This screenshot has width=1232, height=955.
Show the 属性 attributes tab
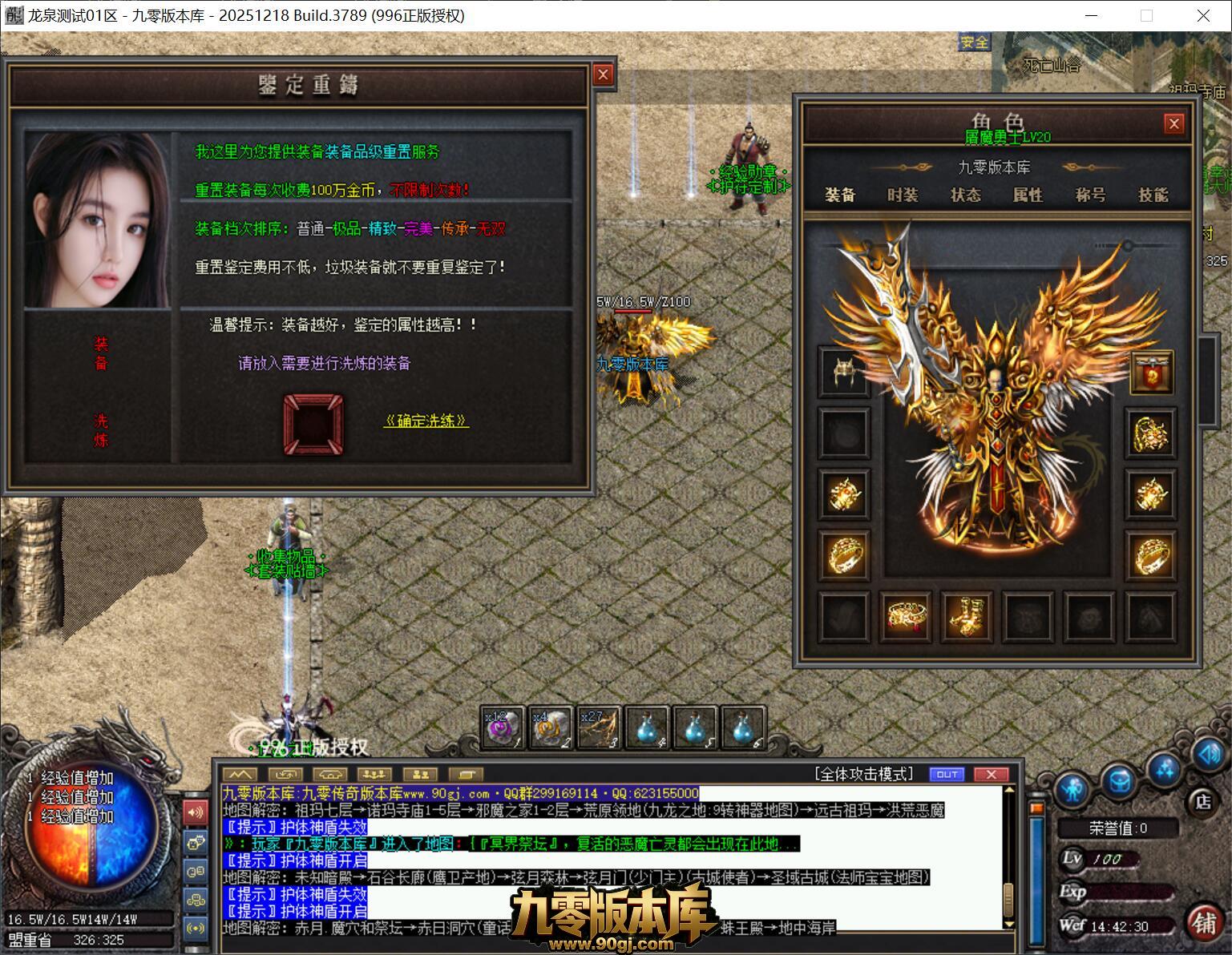pyautogui.click(x=1028, y=195)
